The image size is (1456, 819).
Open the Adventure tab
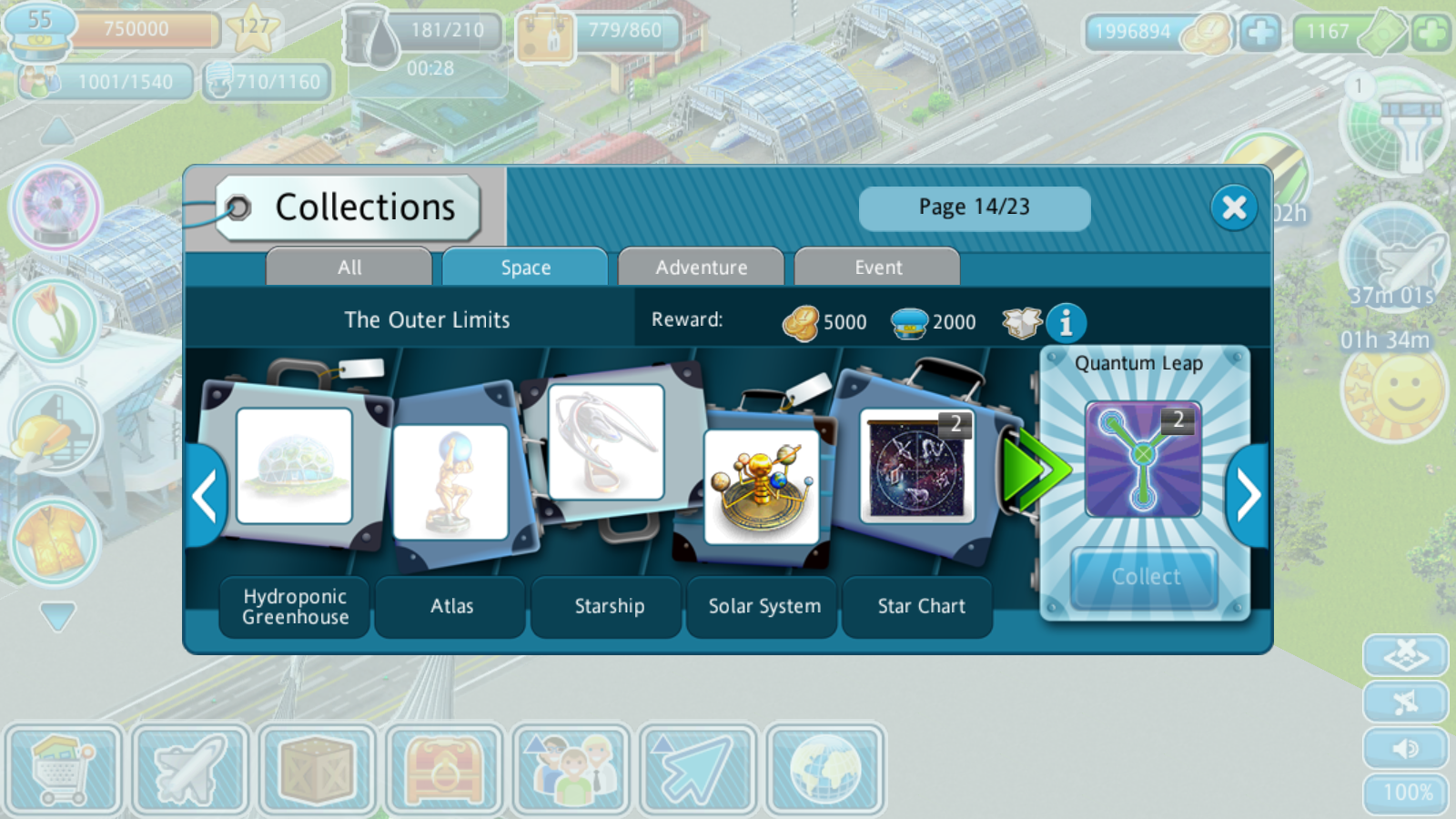[x=701, y=268]
